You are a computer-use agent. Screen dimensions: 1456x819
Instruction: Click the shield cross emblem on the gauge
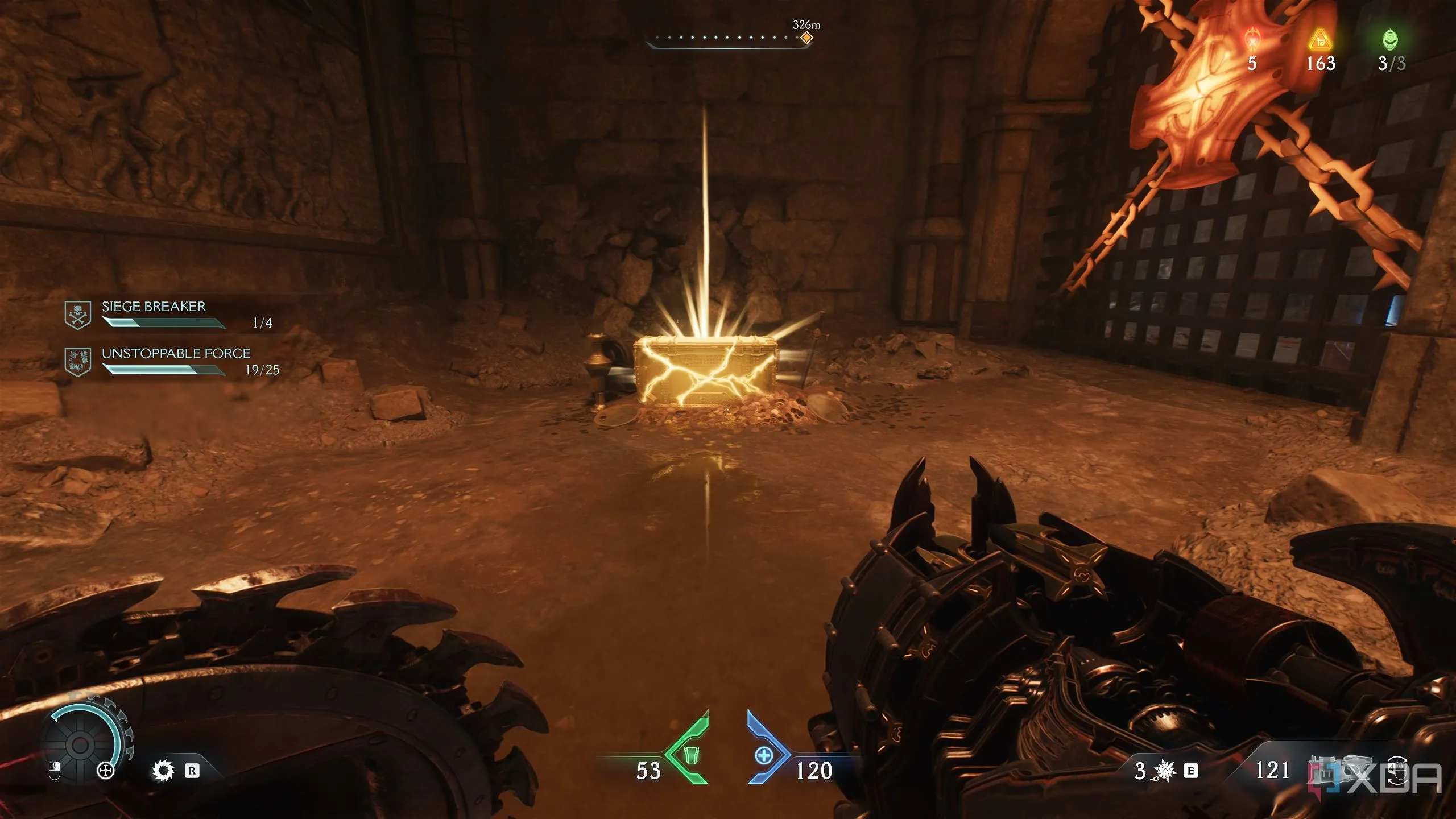tap(106, 771)
